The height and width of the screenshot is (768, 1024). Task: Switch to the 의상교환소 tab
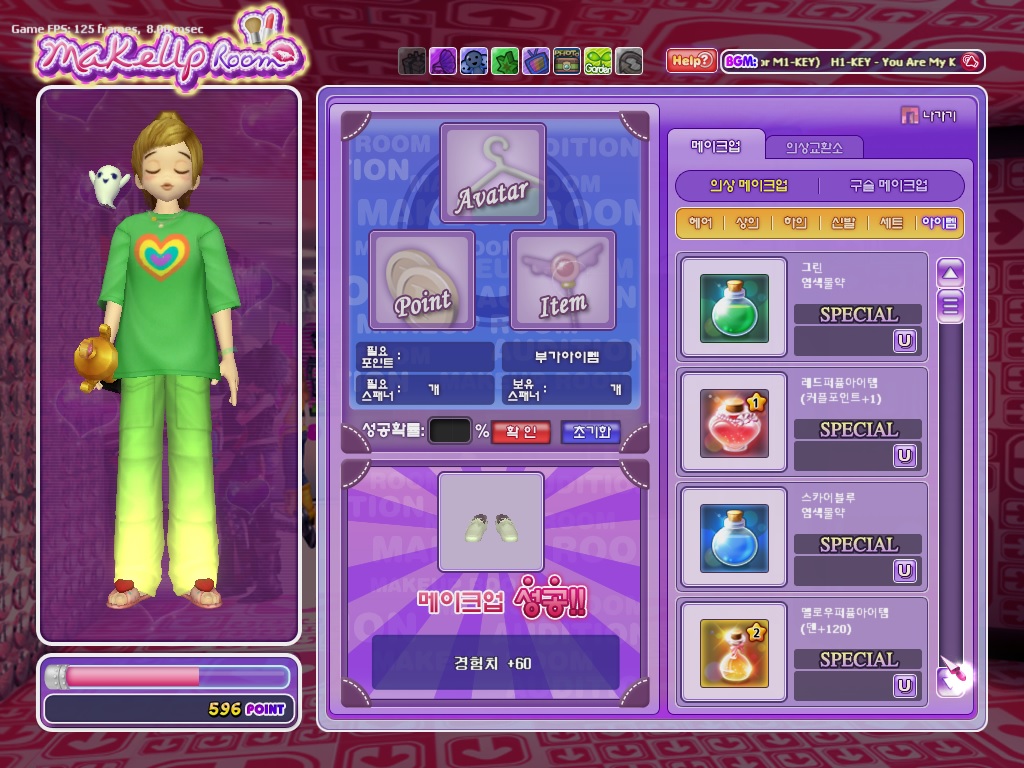coord(813,147)
